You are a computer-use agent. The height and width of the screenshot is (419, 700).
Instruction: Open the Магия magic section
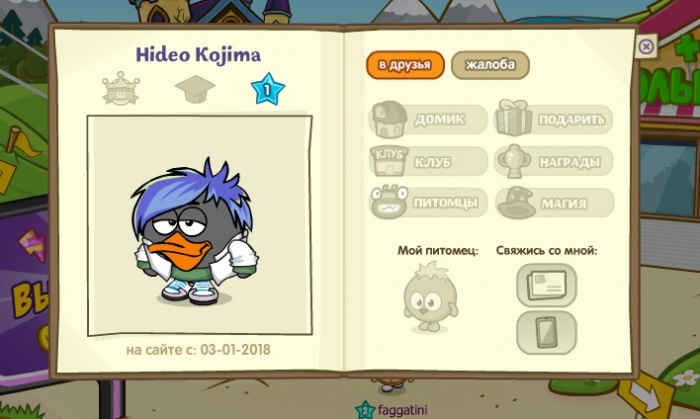click(x=553, y=202)
